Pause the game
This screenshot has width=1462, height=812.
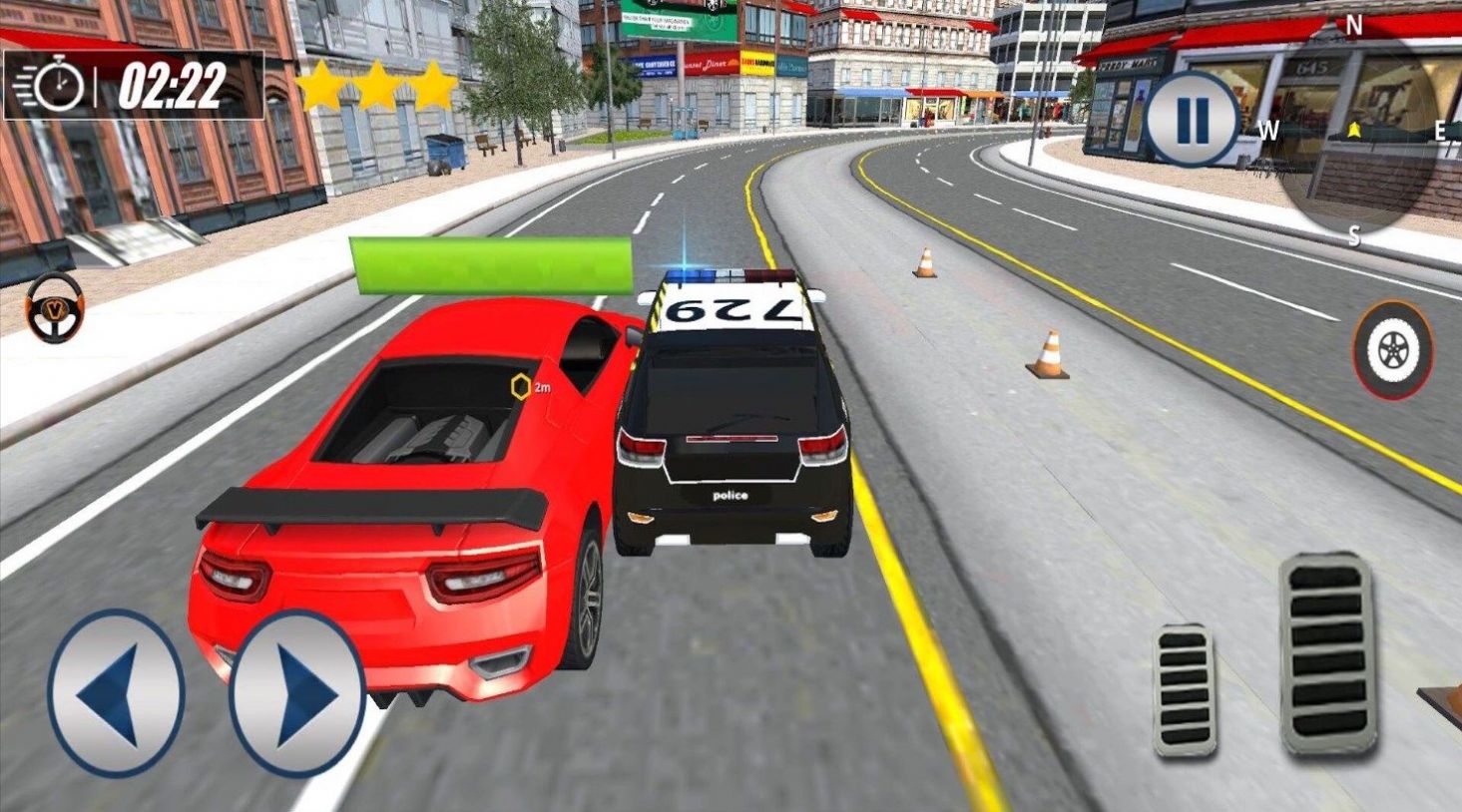click(1191, 119)
